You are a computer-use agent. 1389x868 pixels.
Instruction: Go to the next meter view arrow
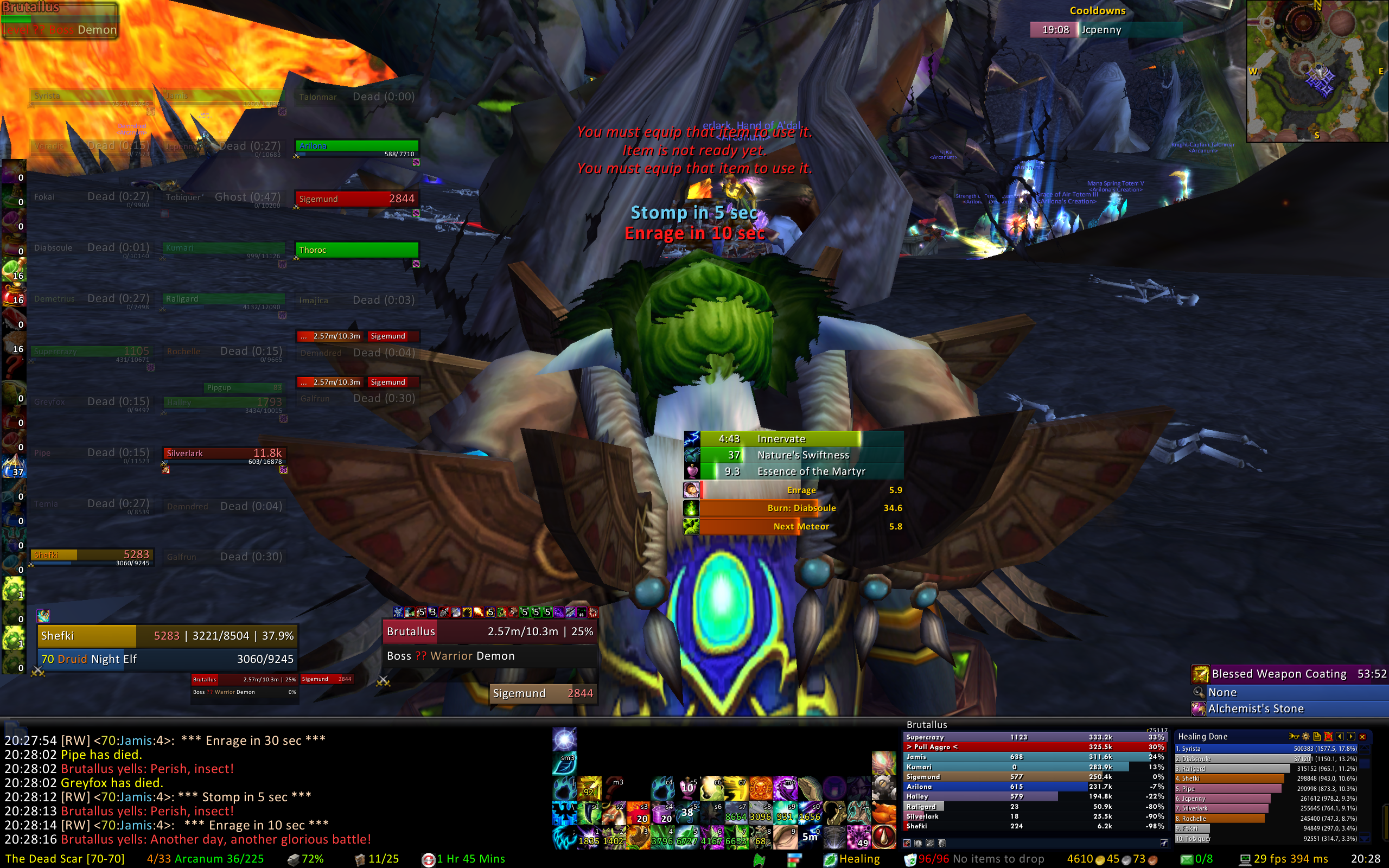1351,737
